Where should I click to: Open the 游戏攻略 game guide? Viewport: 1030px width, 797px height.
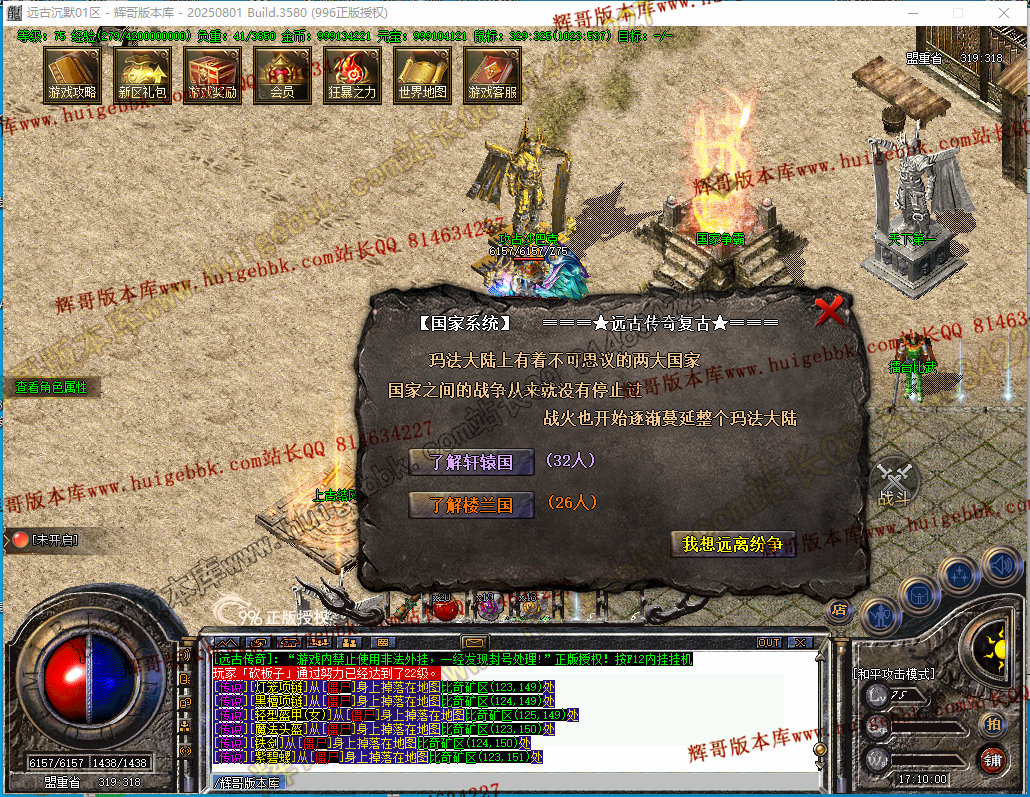(x=72, y=75)
